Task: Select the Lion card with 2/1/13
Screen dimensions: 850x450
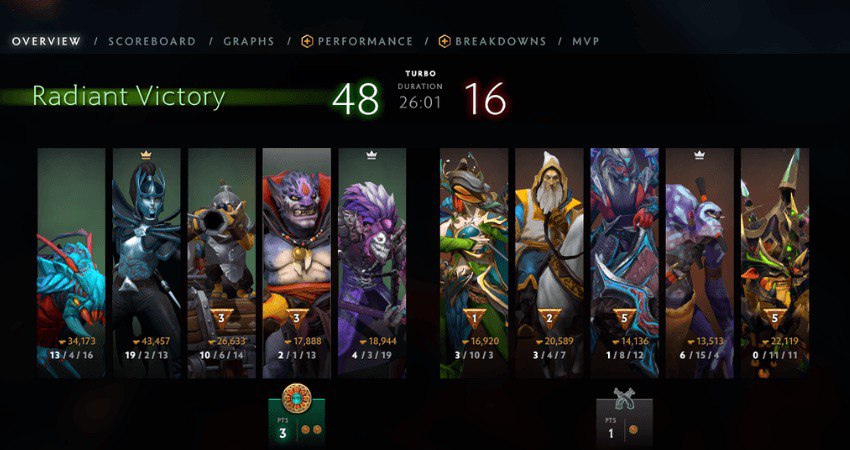Action: tap(297, 262)
